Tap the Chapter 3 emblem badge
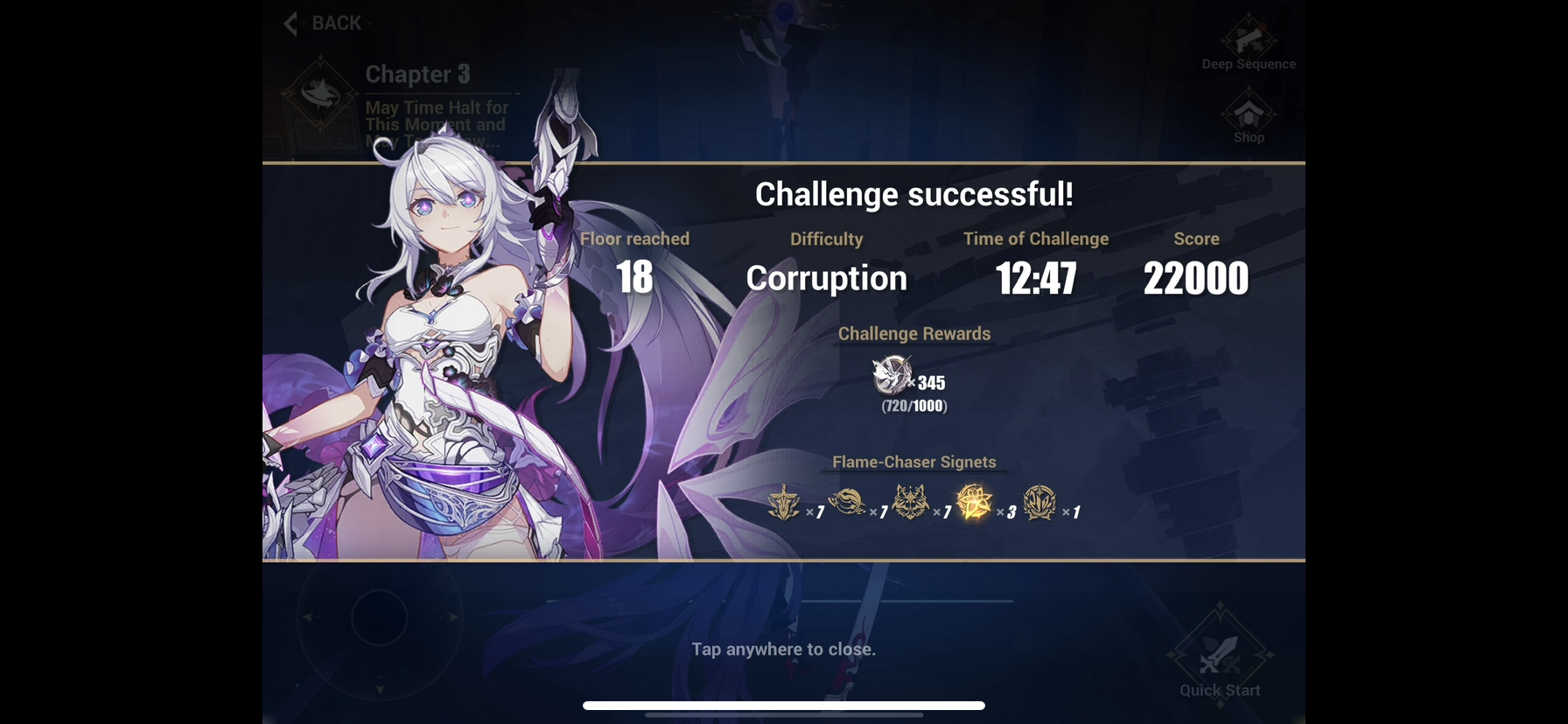 320,91
